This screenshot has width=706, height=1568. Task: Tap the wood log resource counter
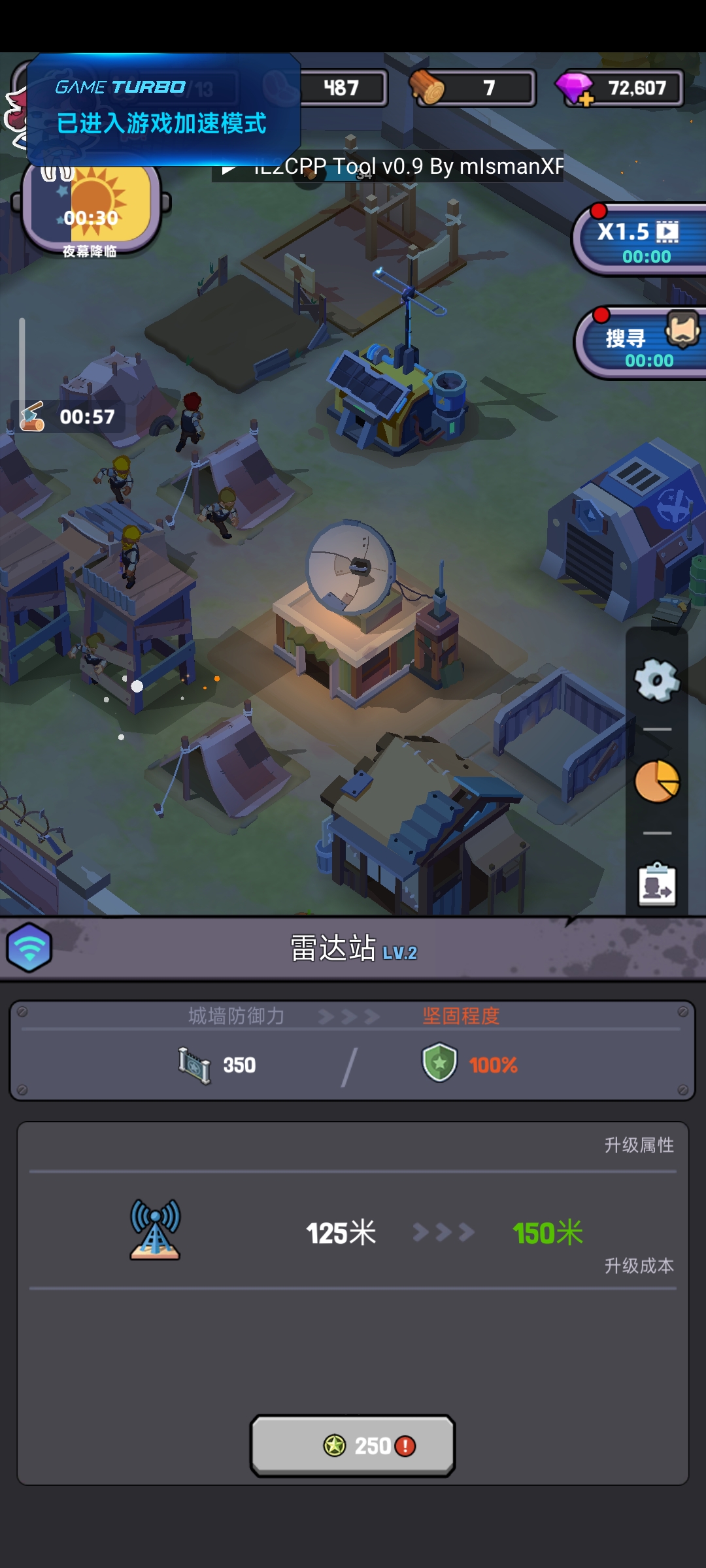(472, 88)
